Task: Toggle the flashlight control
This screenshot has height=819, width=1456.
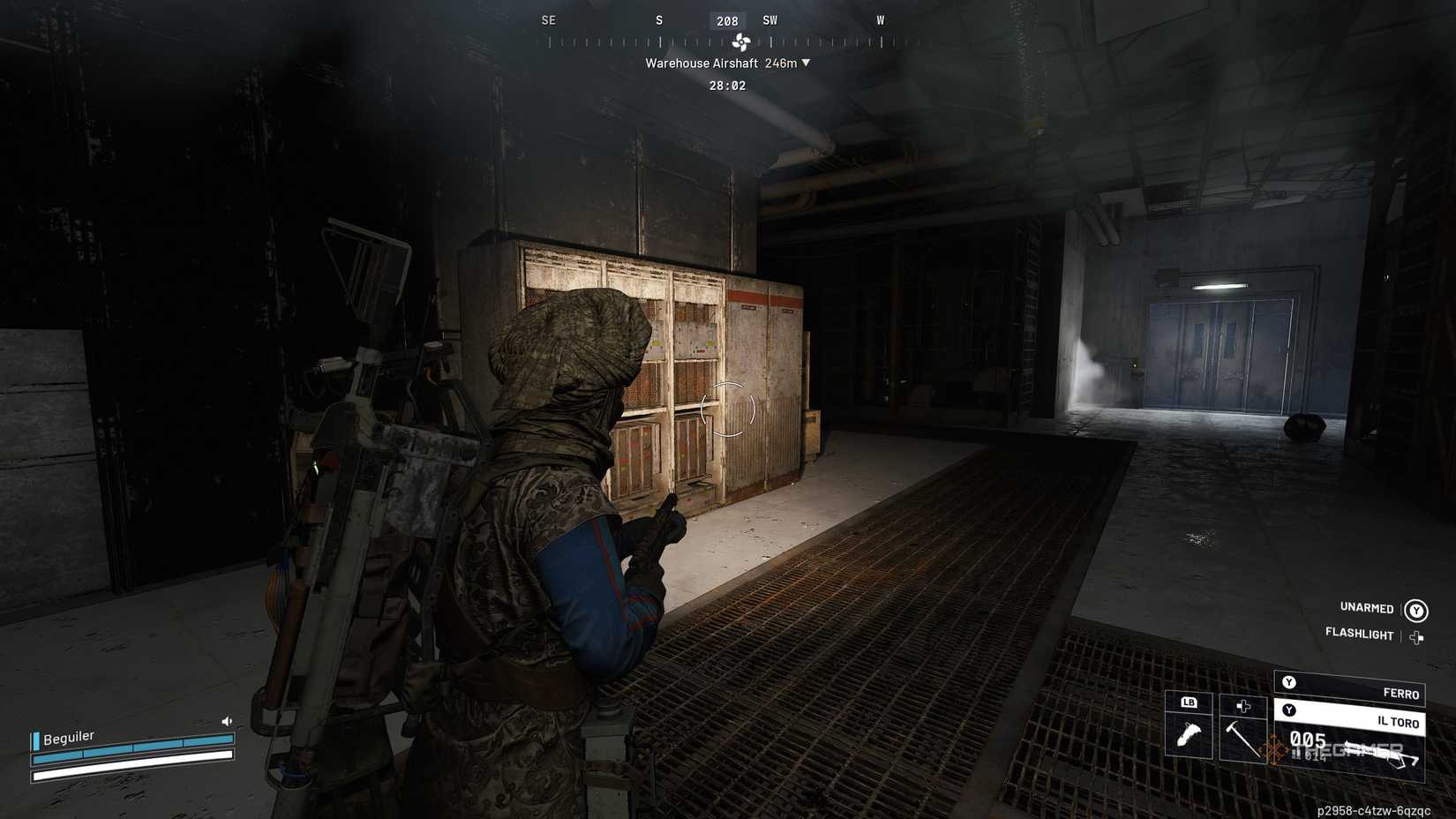Action: [1360, 635]
